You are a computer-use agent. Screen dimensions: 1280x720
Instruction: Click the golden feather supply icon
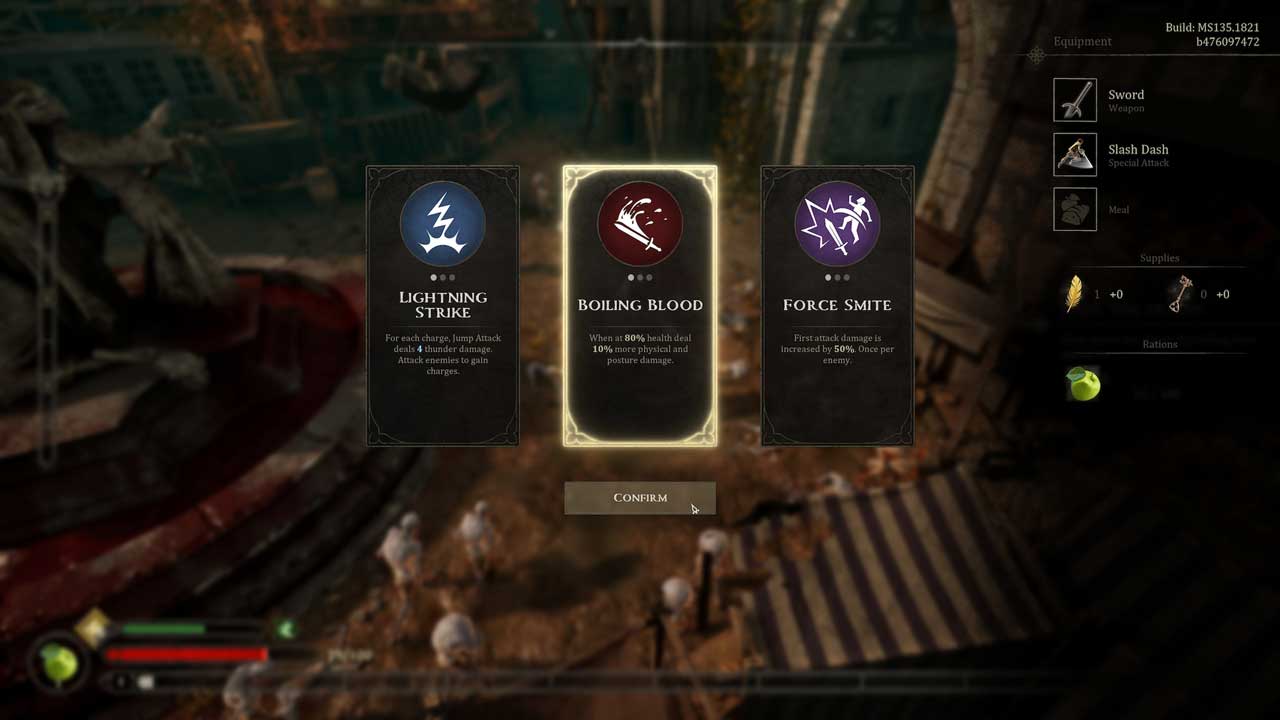tap(1075, 294)
